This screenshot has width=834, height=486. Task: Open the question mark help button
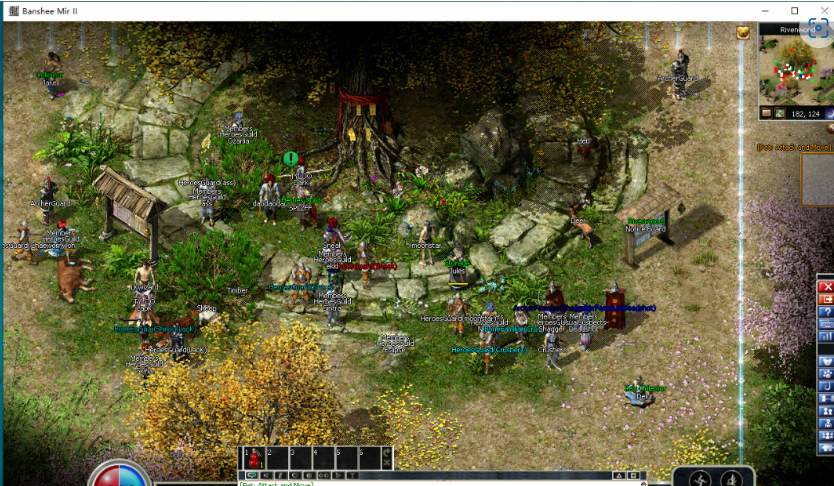[827, 312]
